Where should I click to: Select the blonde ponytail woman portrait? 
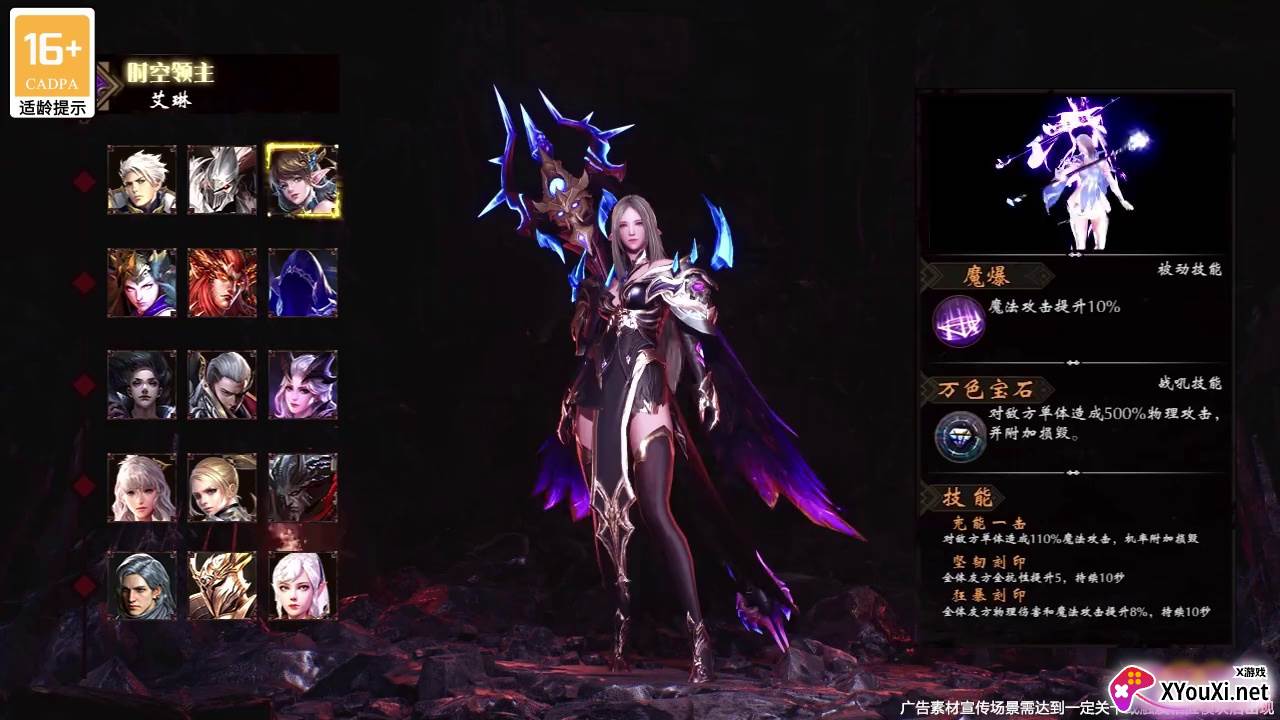point(222,487)
